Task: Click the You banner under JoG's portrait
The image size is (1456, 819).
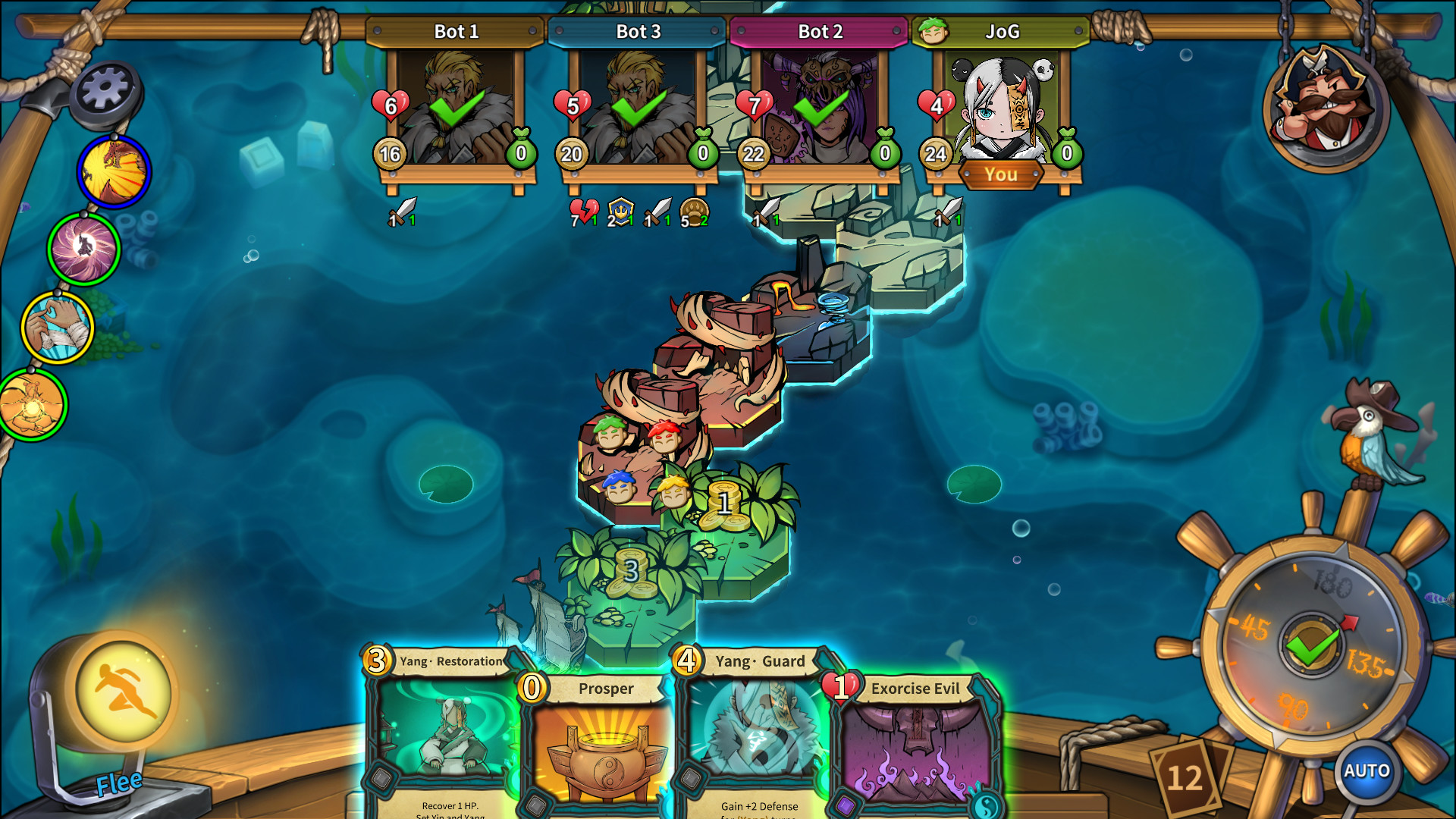Action: coord(1000,174)
